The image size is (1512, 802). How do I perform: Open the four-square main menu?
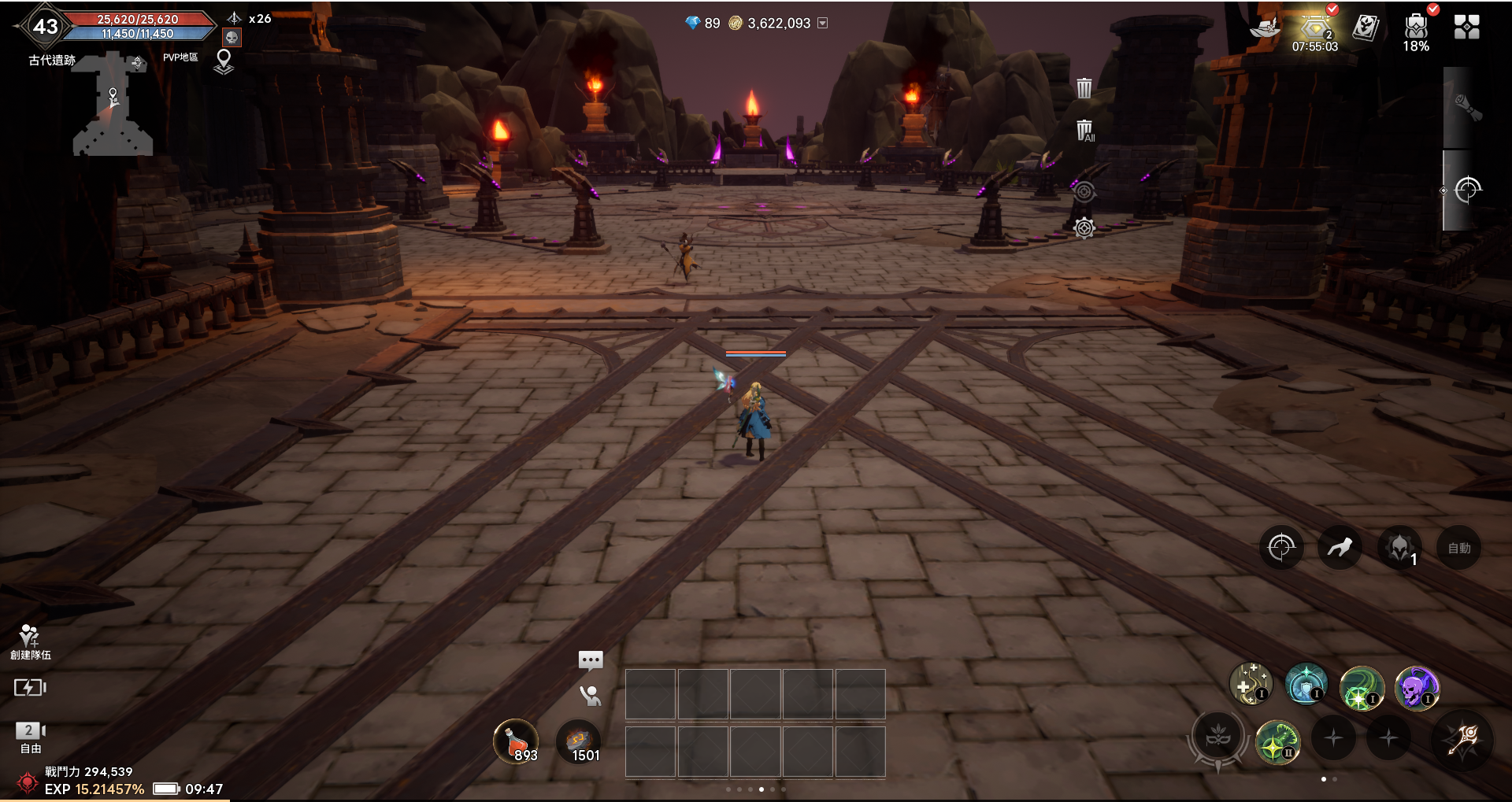[x=1466, y=28]
